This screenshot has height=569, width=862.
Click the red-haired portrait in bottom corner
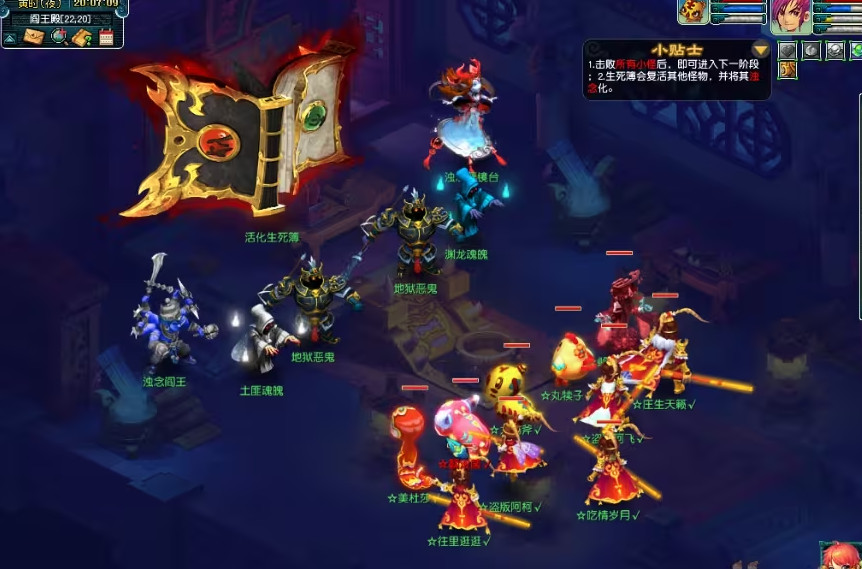pyautogui.click(x=841, y=556)
